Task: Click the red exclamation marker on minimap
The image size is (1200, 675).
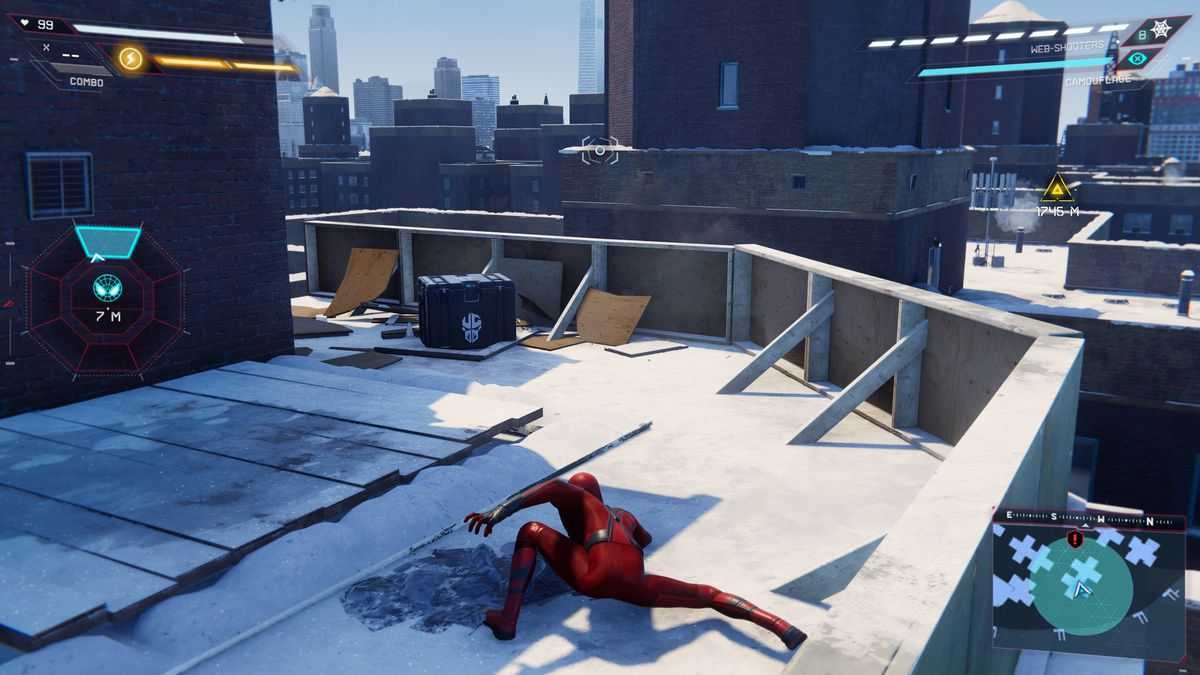Action: point(1075,539)
